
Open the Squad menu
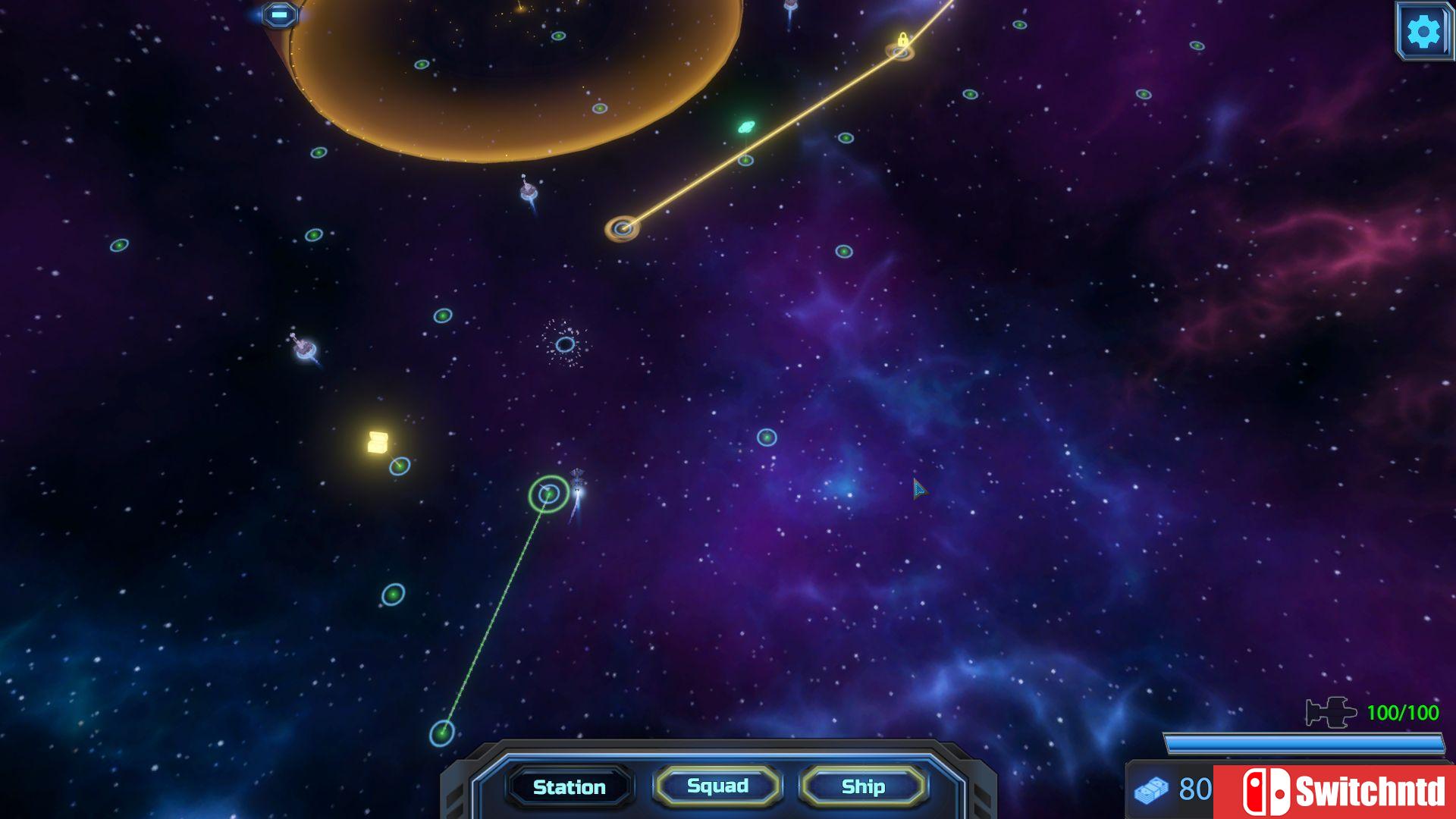717,786
